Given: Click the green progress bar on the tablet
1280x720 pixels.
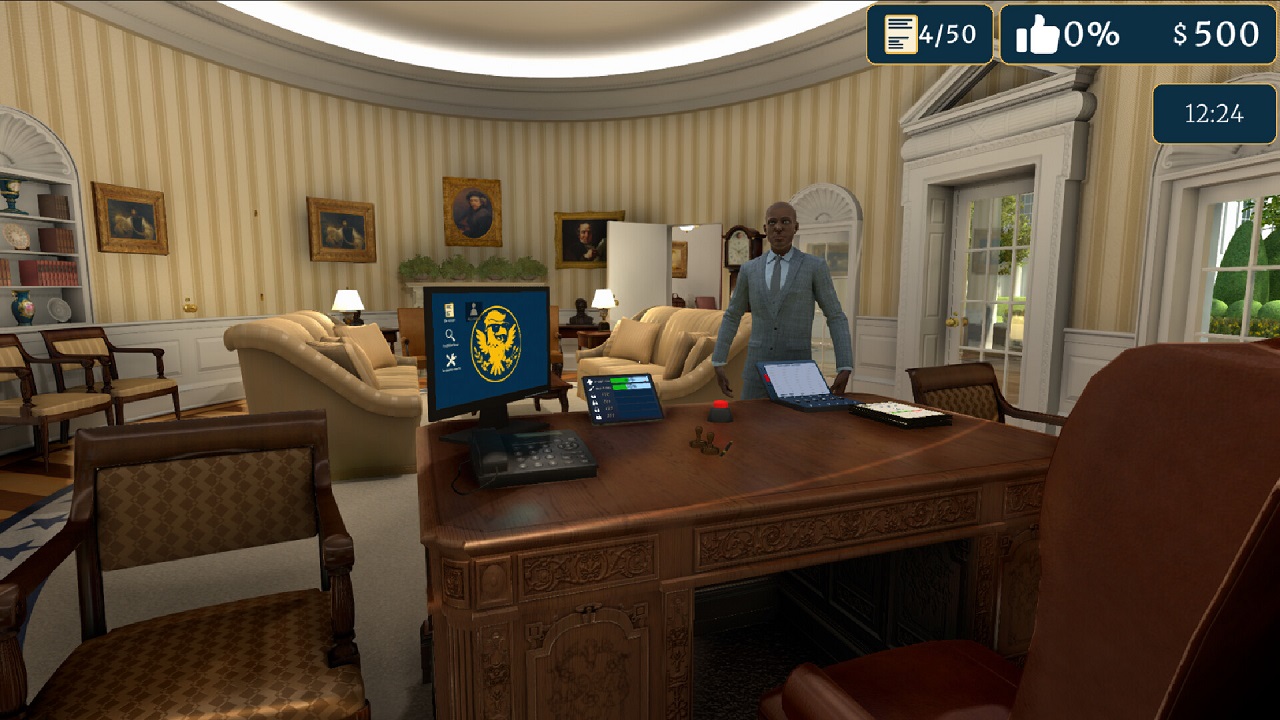Looking at the screenshot, I should (618, 380).
